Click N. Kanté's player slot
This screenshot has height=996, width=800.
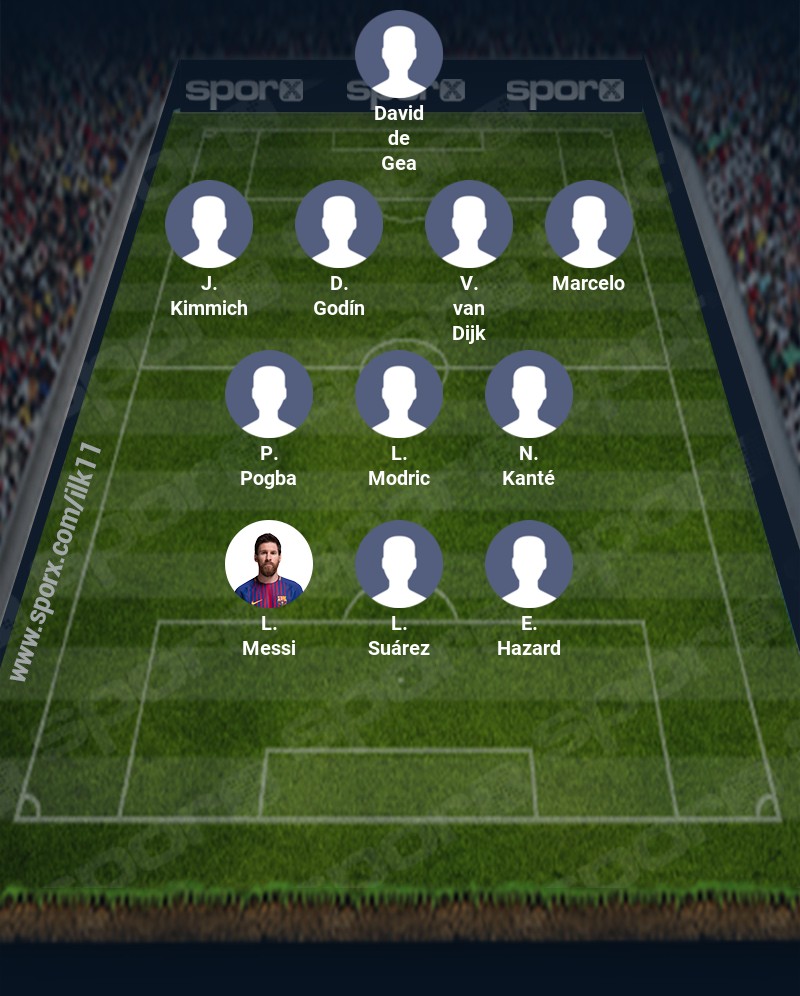tap(529, 394)
